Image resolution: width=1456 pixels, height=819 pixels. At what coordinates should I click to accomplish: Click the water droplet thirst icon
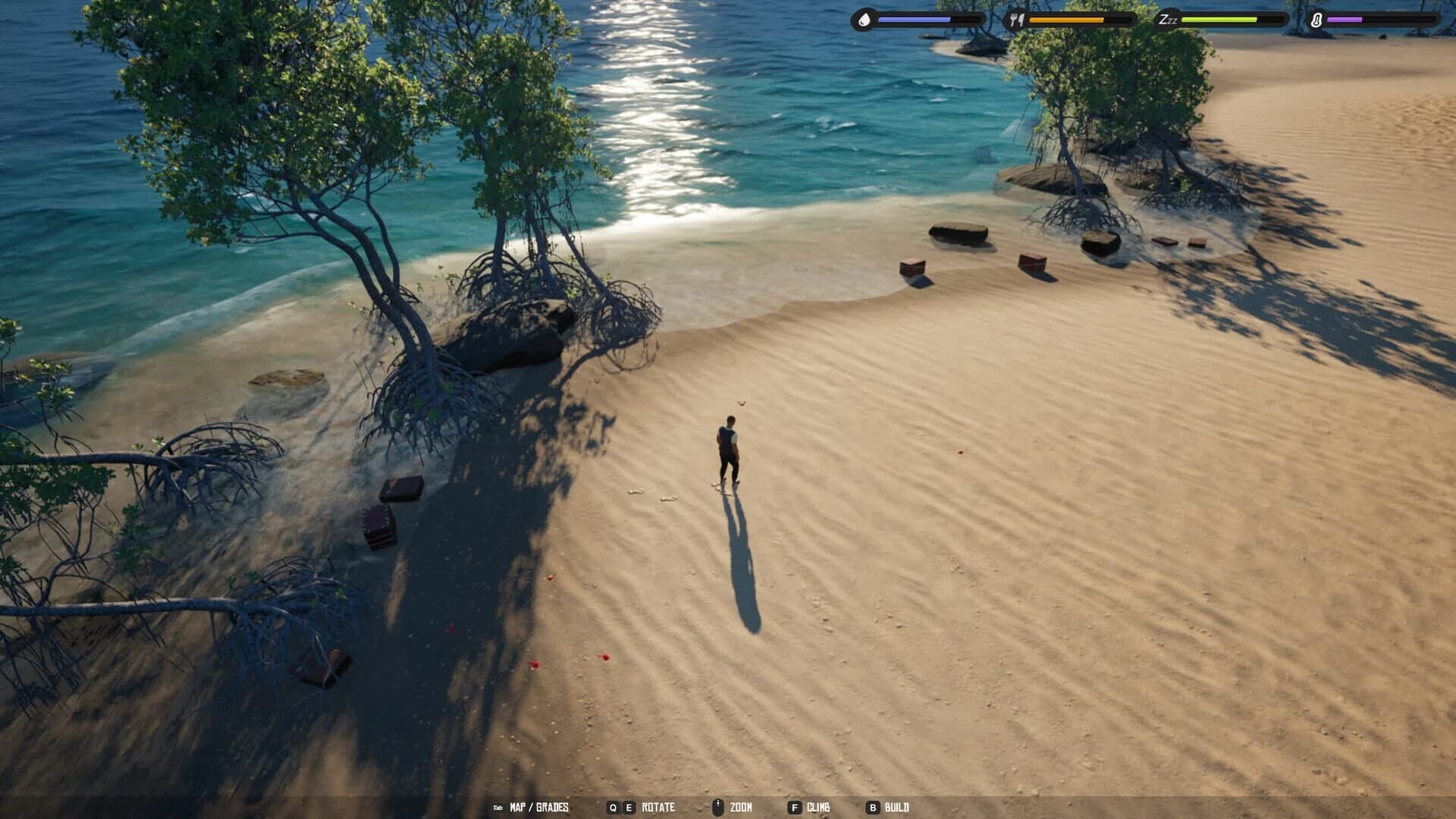pyautogui.click(x=864, y=20)
